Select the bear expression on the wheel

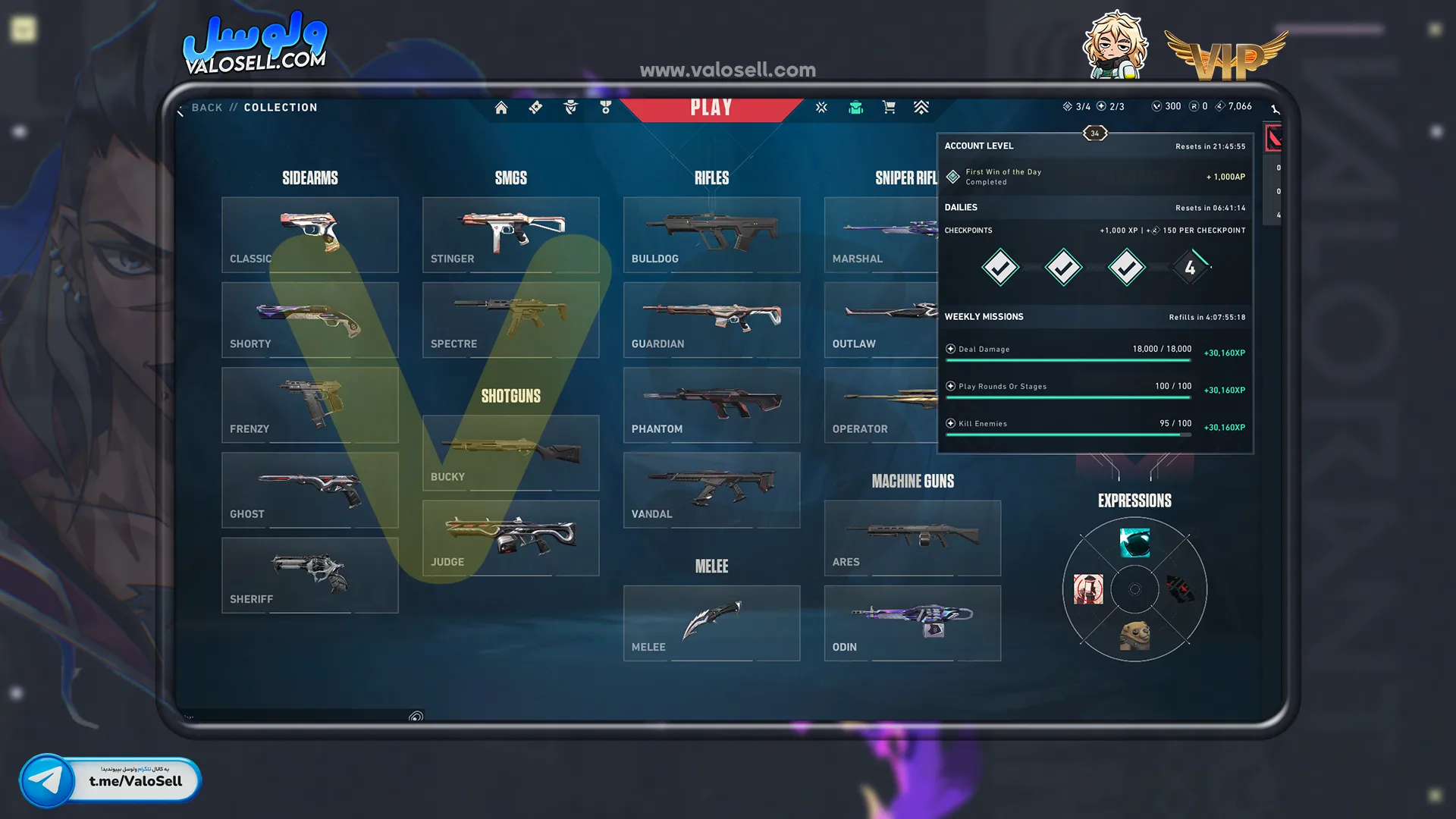click(x=1134, y=635)
